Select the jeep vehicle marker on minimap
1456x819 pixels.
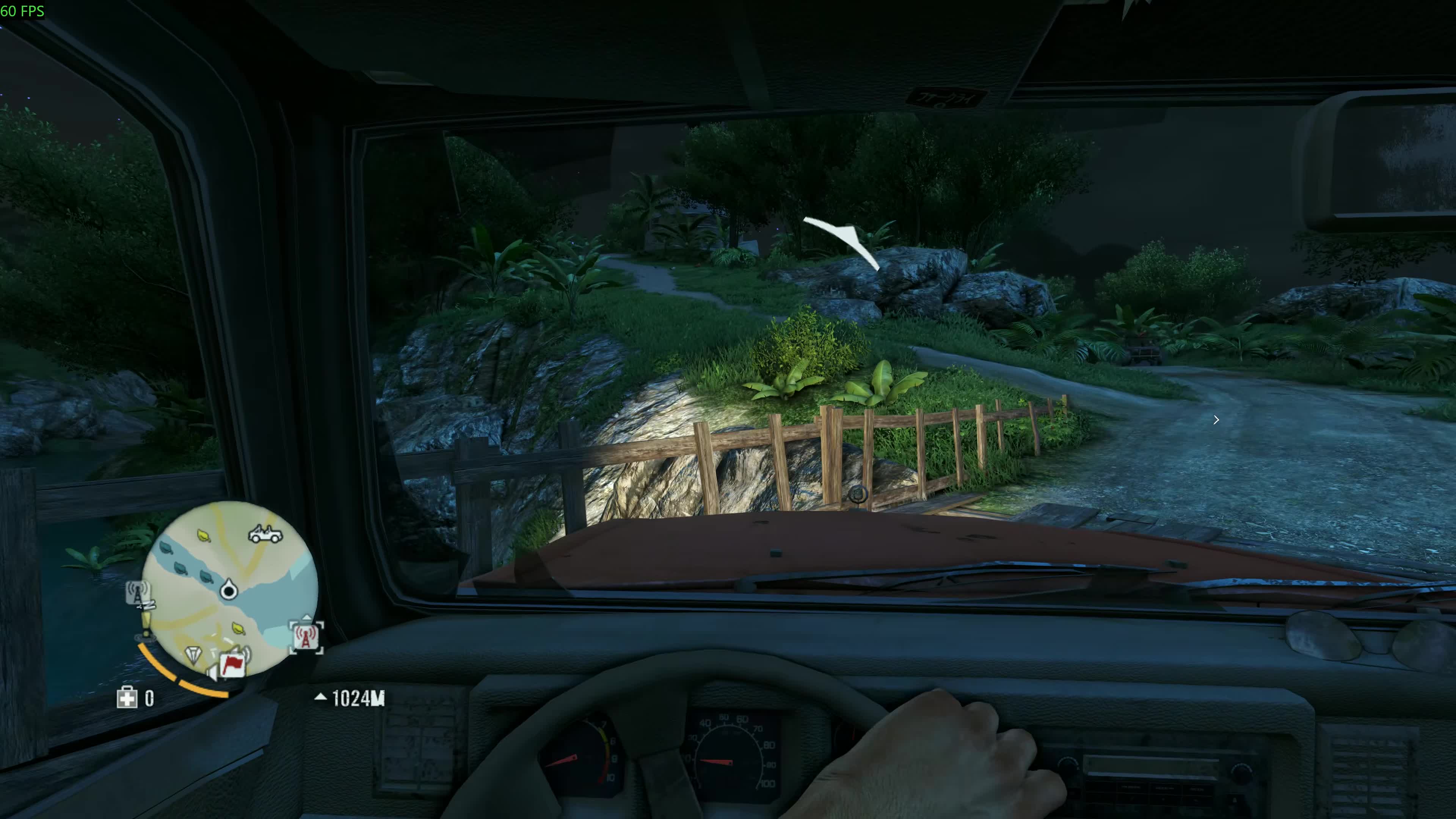pyautogui.click(x=266, y=533)
